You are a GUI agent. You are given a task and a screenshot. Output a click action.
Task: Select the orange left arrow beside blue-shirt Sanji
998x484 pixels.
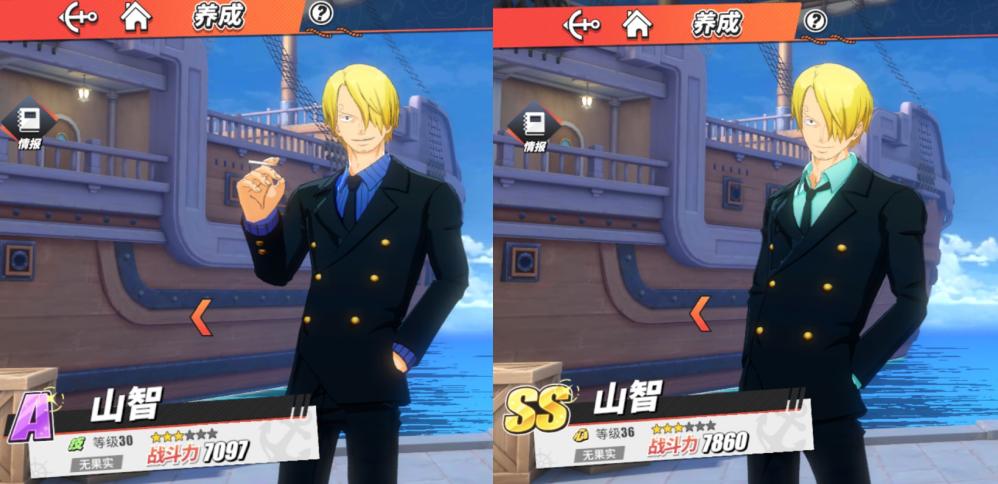[201, 316]
